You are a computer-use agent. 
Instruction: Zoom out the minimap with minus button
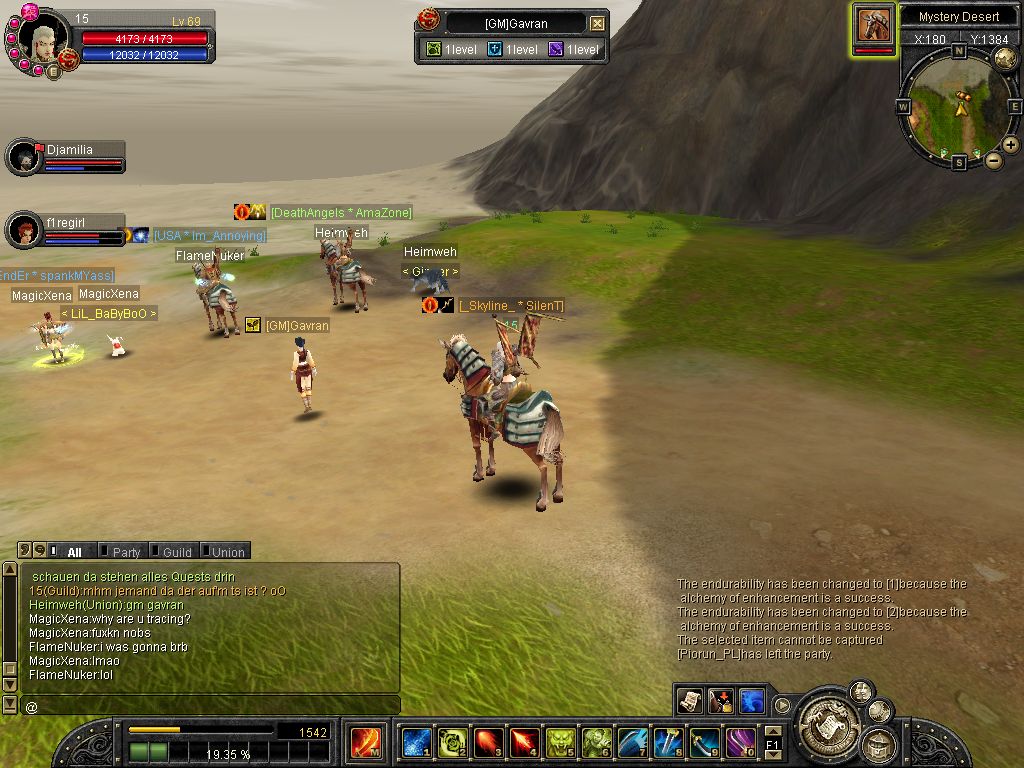click(x=994, y=160)
